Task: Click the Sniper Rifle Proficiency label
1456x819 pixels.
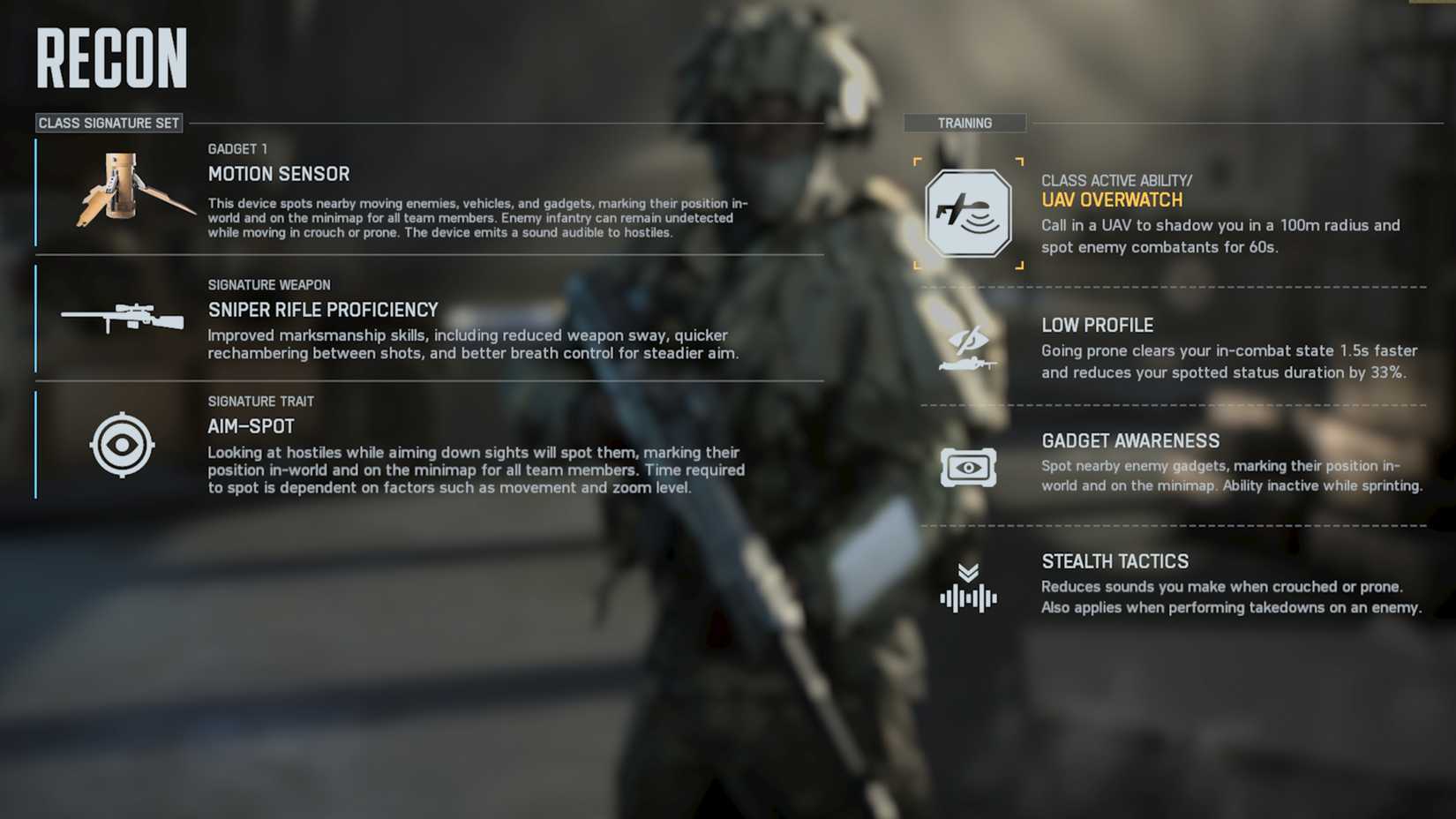Action: pos(322,310)
